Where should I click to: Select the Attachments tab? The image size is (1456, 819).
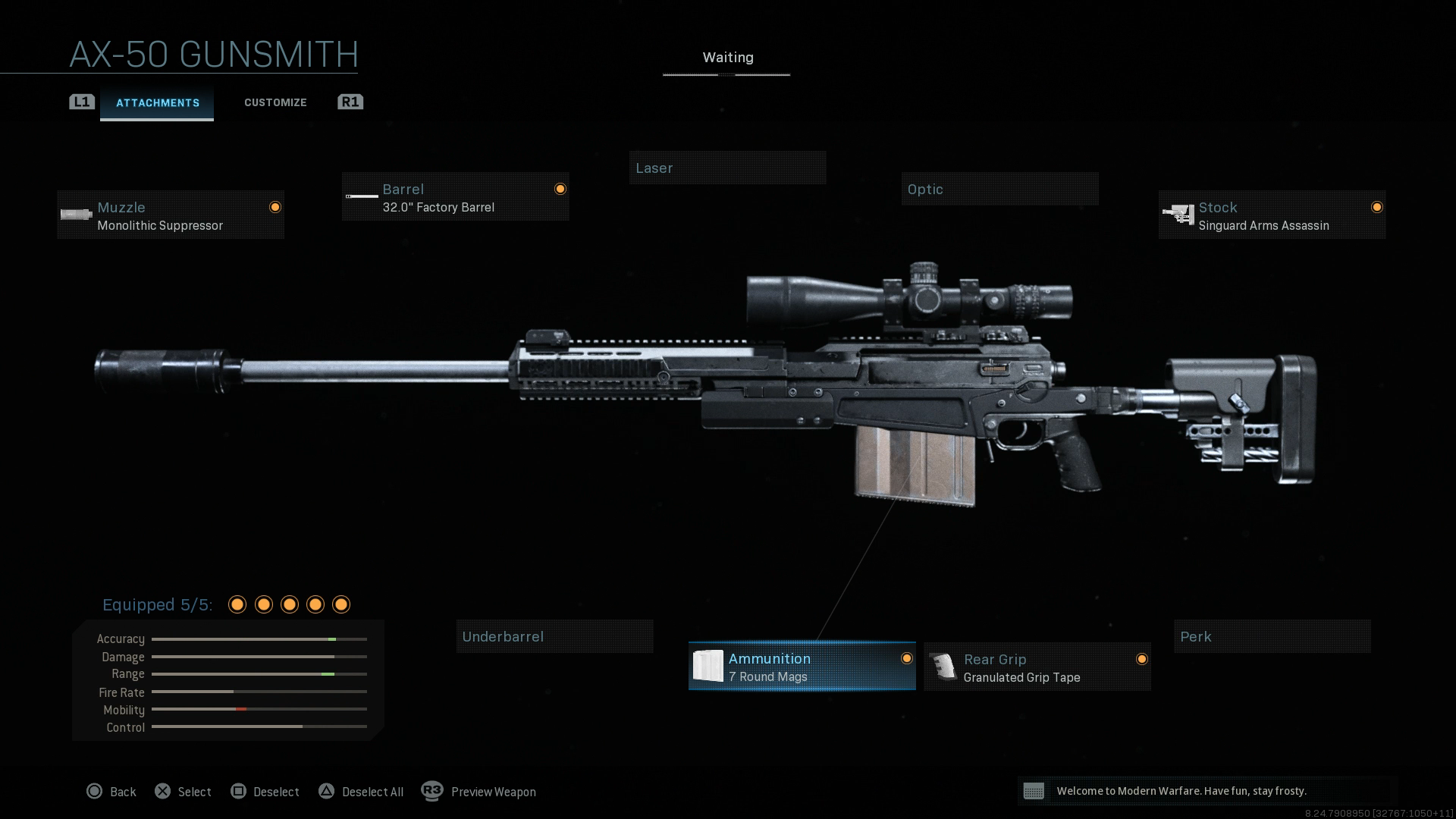(157, 102)
